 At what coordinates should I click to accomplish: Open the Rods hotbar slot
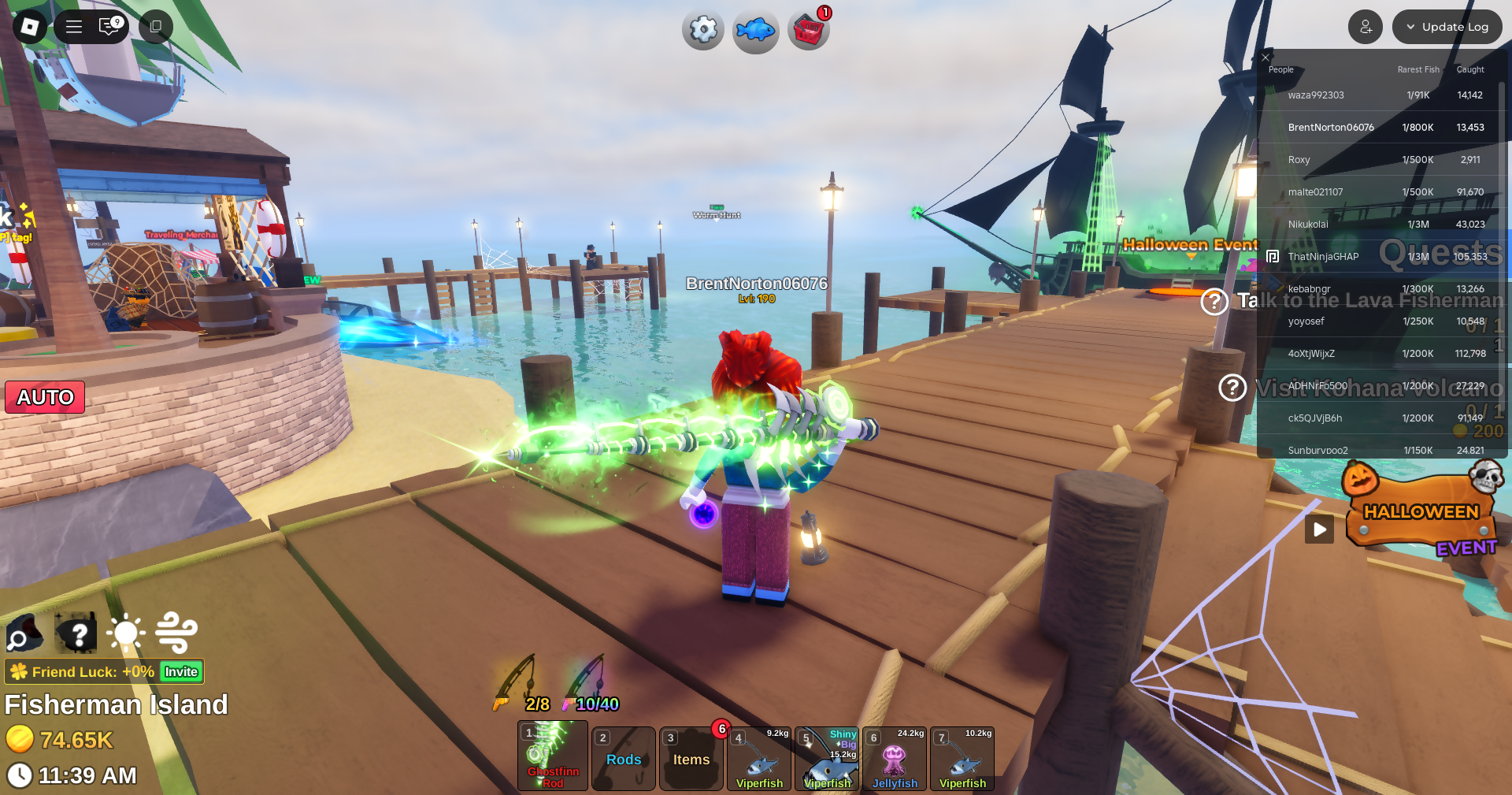click(x=623, y=759)
